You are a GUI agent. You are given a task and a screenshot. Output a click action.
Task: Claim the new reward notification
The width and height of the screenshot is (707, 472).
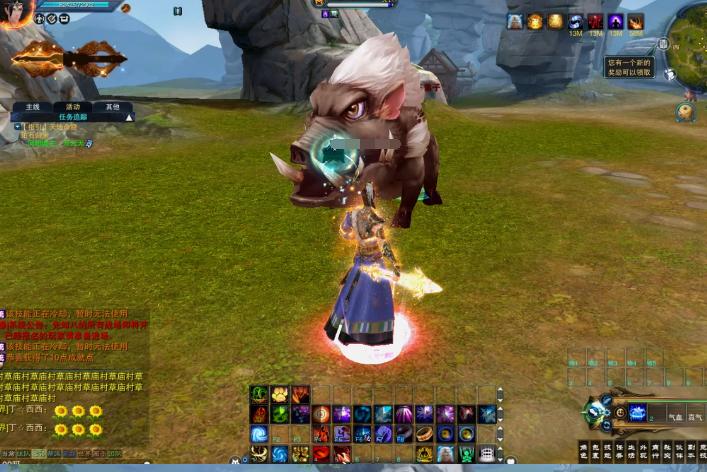pyautogui.click(x=630, y=67)
